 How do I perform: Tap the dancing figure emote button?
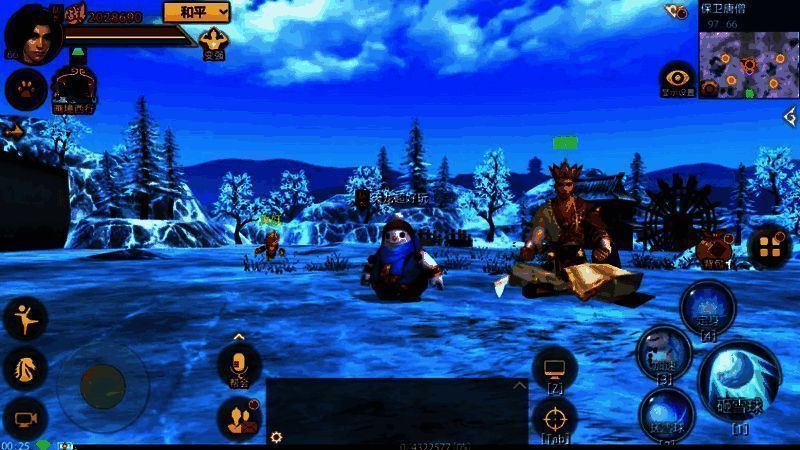click(x=25, y=319)
